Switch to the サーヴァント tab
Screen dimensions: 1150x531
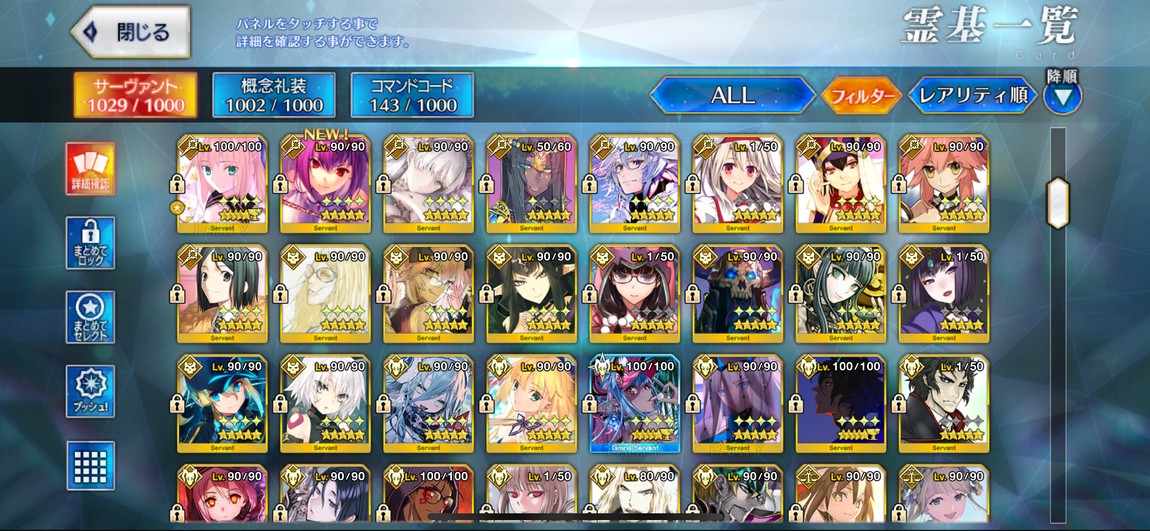pyautogui.click(x=134, y=95)
